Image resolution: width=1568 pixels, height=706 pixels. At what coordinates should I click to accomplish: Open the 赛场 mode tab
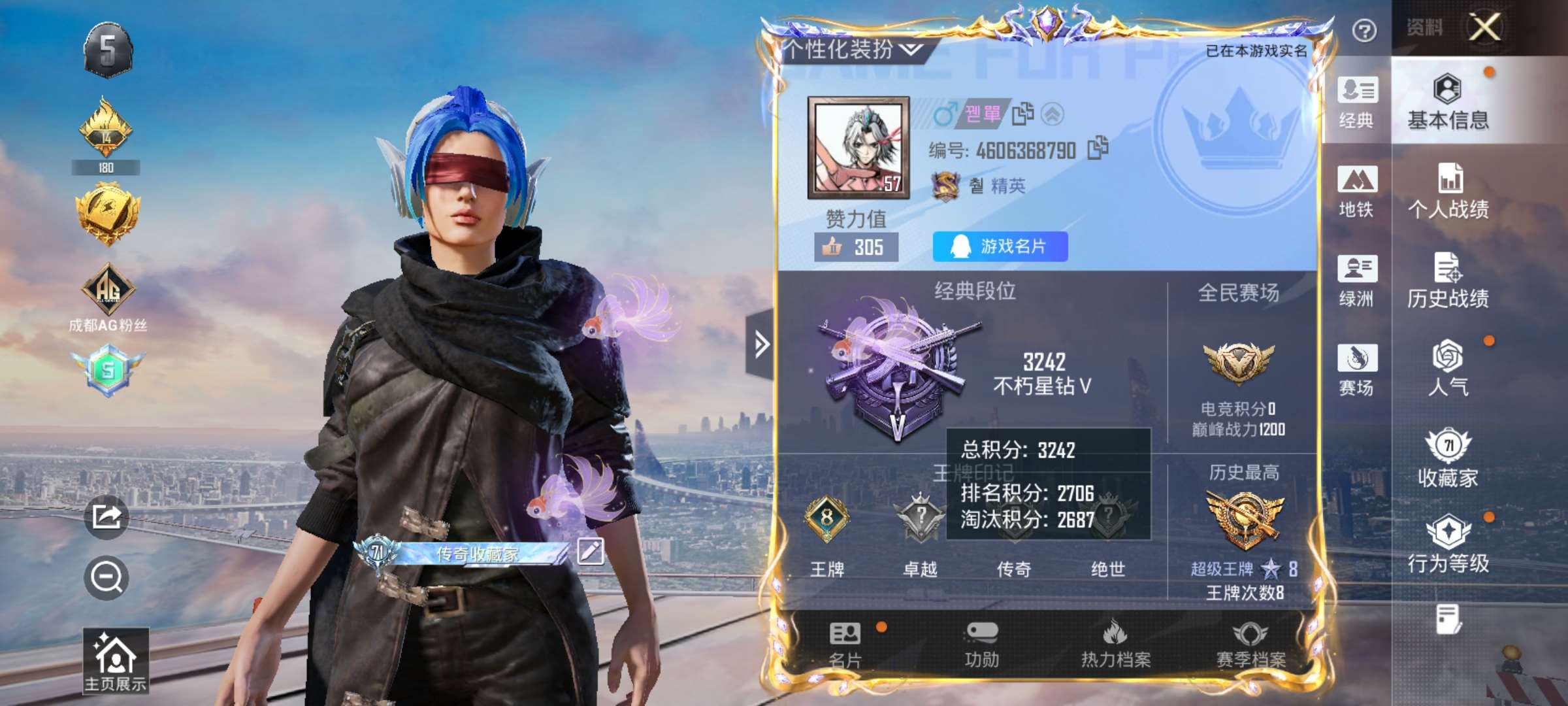point(1356,369)
